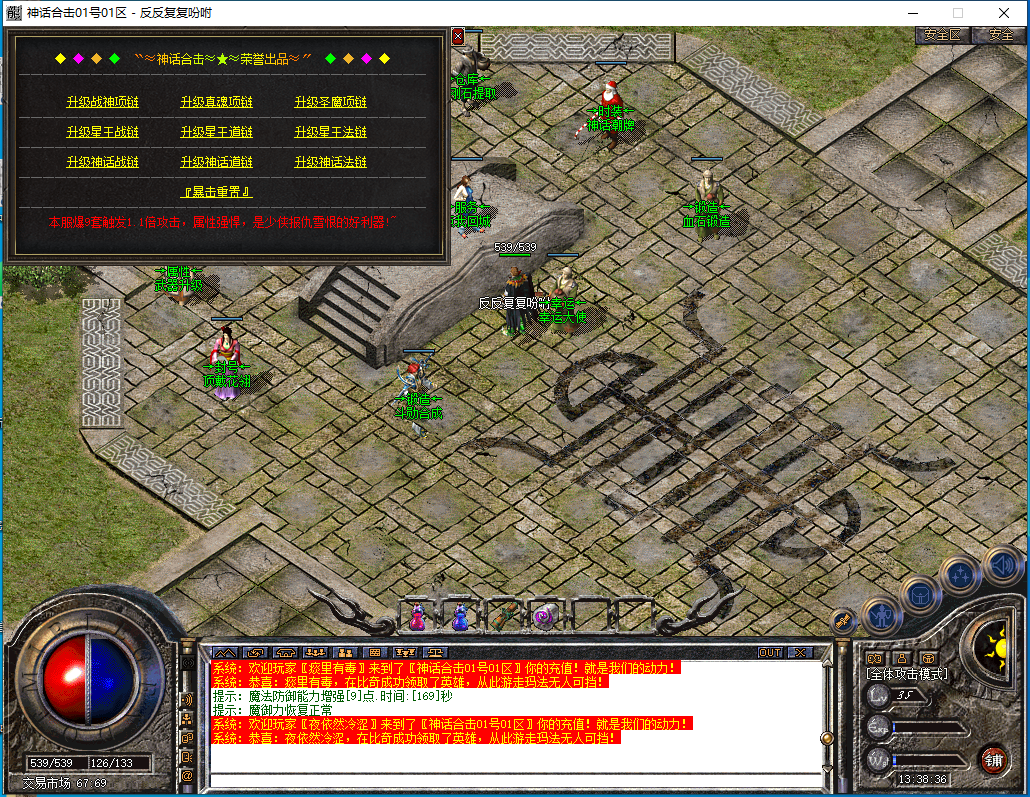Pick the 升级星王法链 option
1030x797 pixels.
330,132
